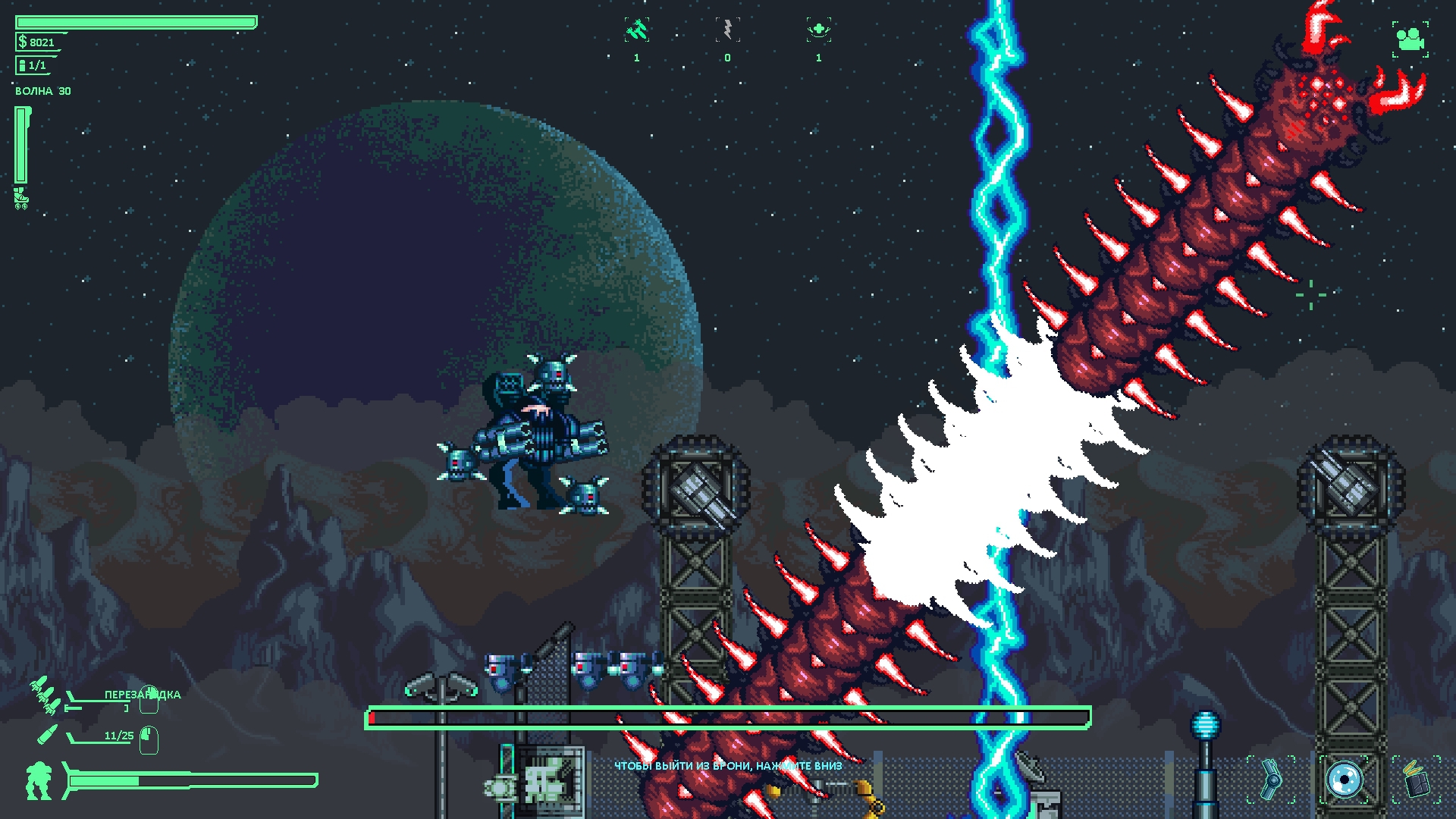This screenshot has height=819, width=1456.
Task: Click the heal ability icon showing count 1
Action: coord(817,28)
